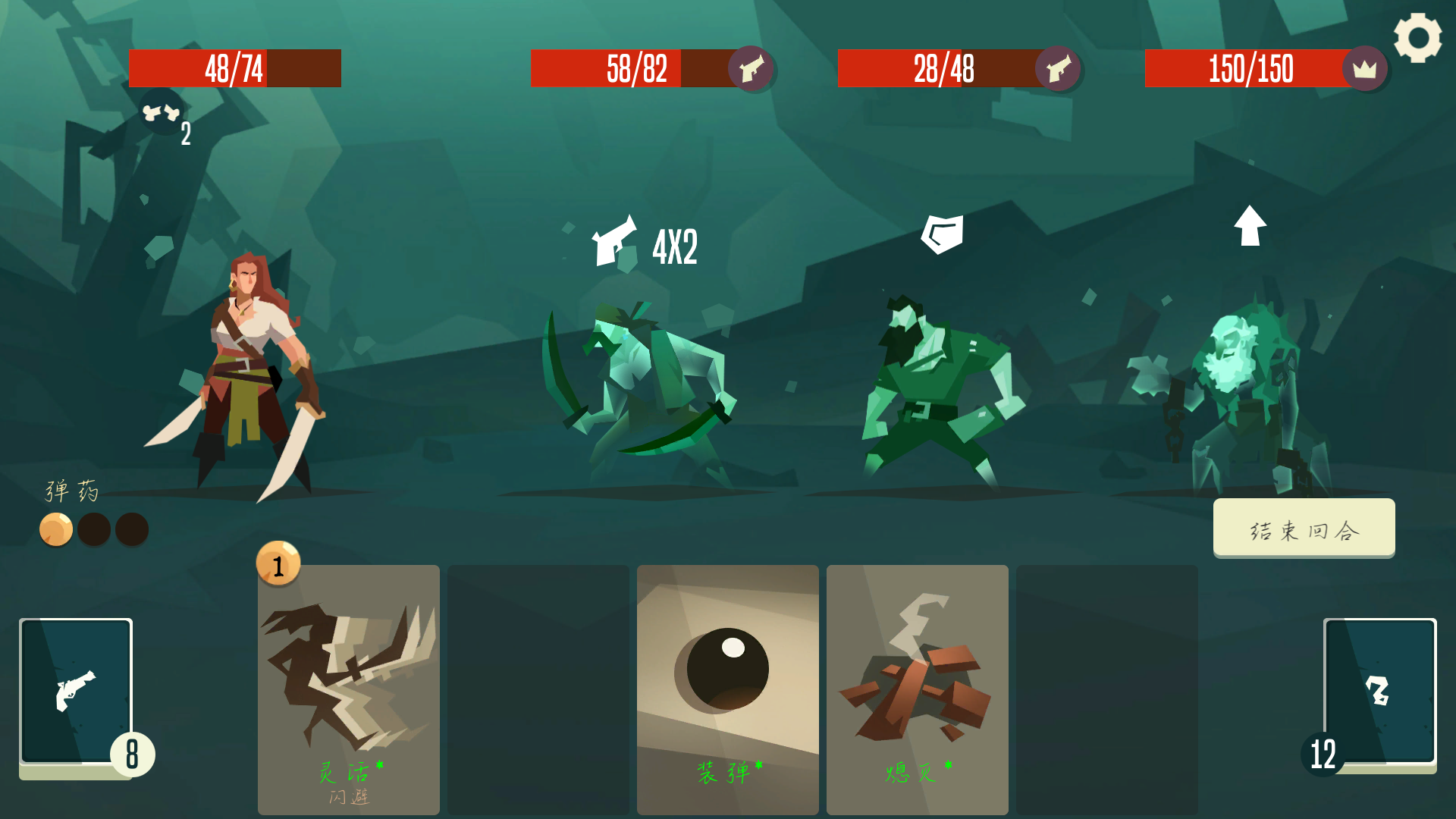Click the filled gold ammo bead
Viewport: 1456px width, 819px height.
tap(56, 529)
